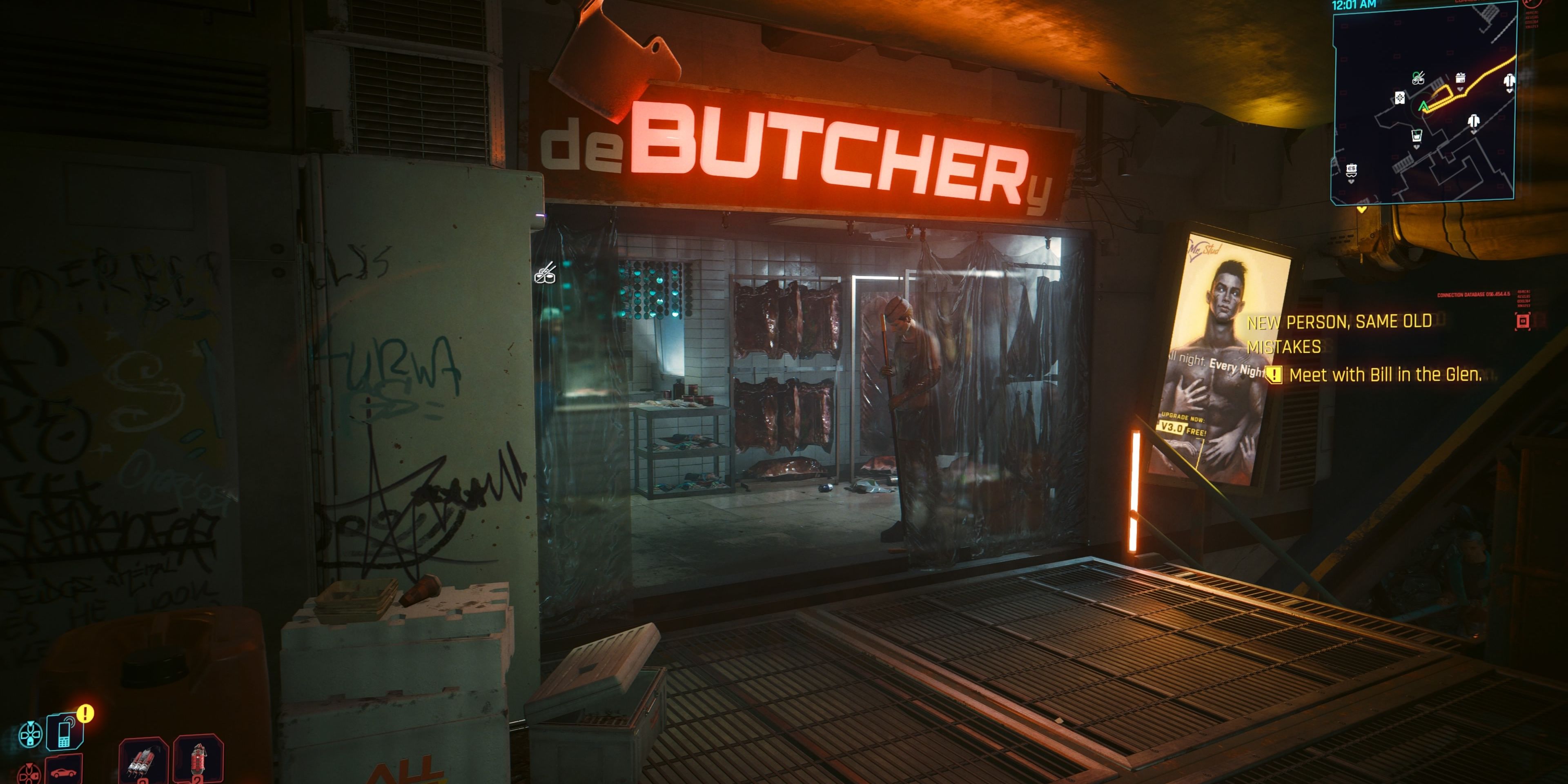Select the fast travel dataterm icon on the minimap
This screenshot has height=784, width=1568.
coord(1400,98)
